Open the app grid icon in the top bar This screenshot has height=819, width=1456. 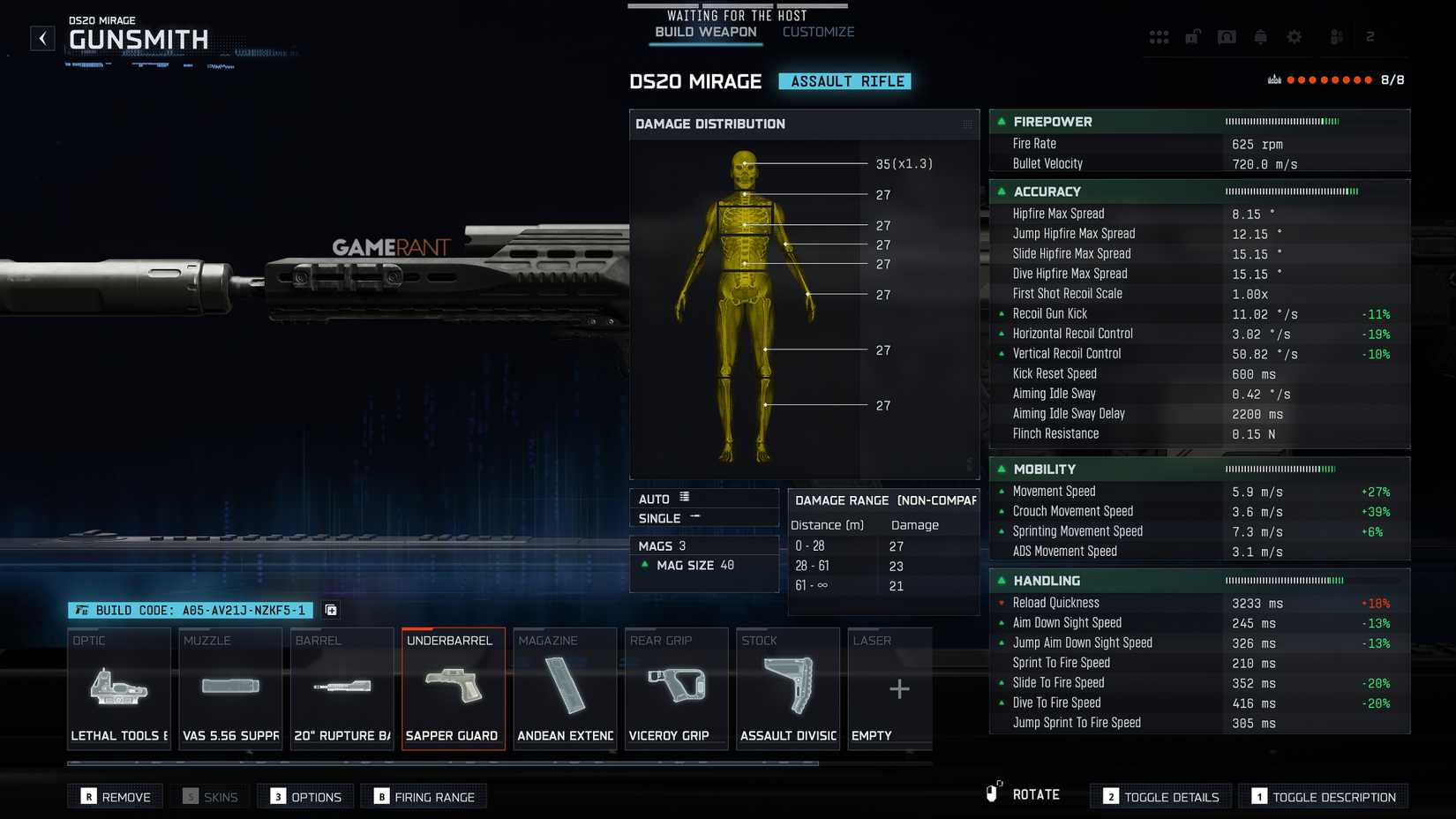1160,37
